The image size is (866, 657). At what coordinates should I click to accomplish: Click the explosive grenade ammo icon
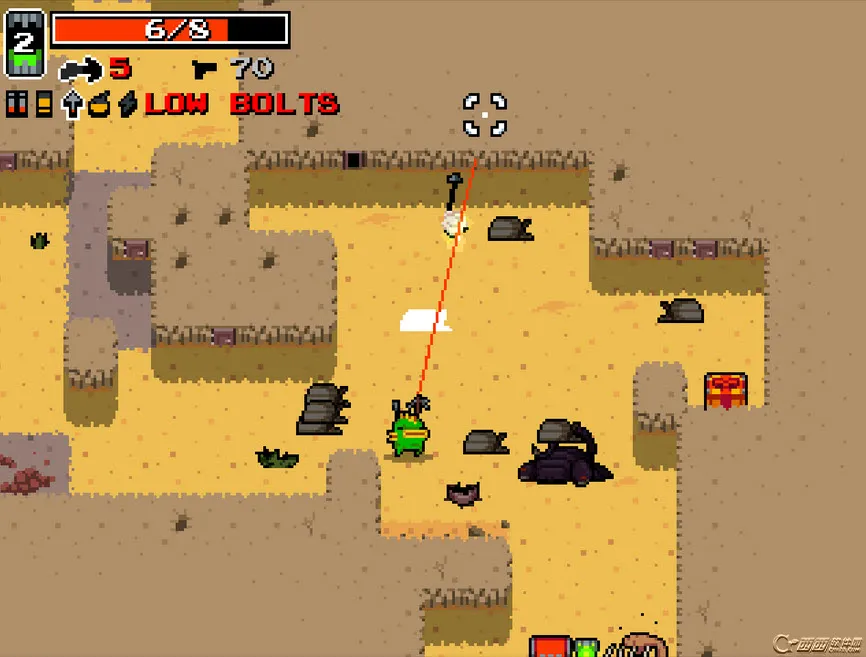(x=99, y=104)
